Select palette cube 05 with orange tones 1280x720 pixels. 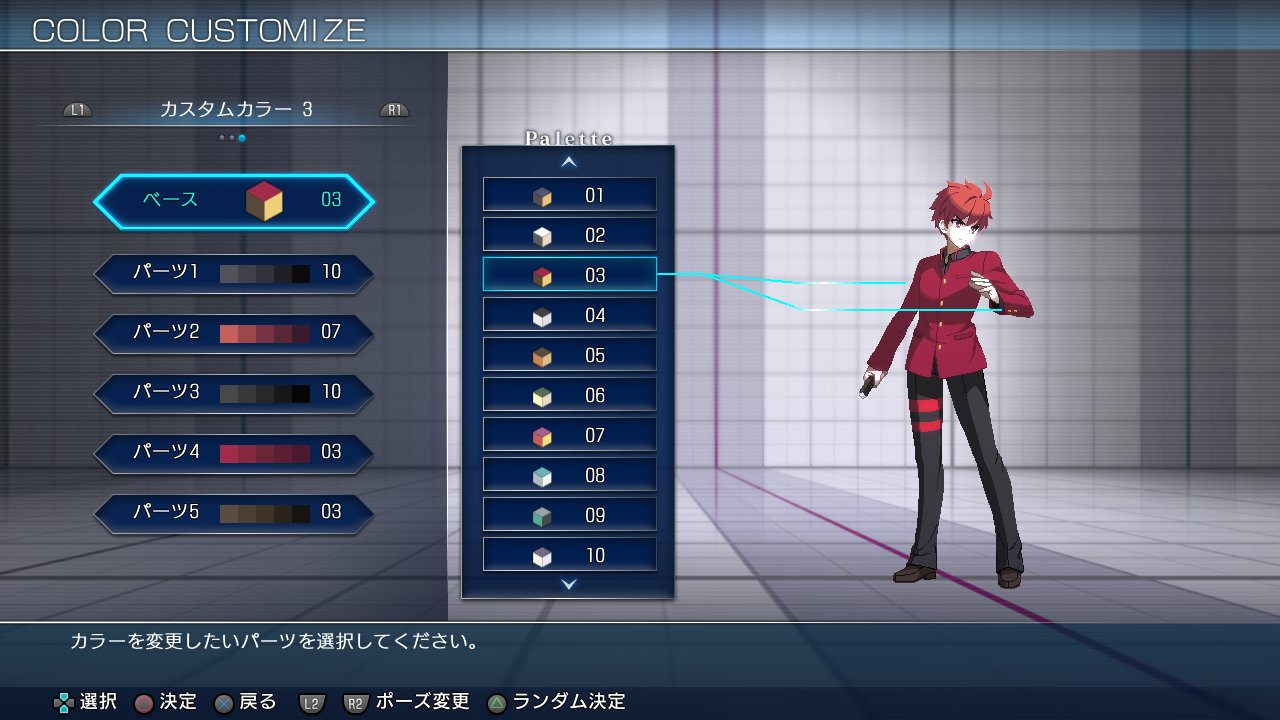(569, 353)
